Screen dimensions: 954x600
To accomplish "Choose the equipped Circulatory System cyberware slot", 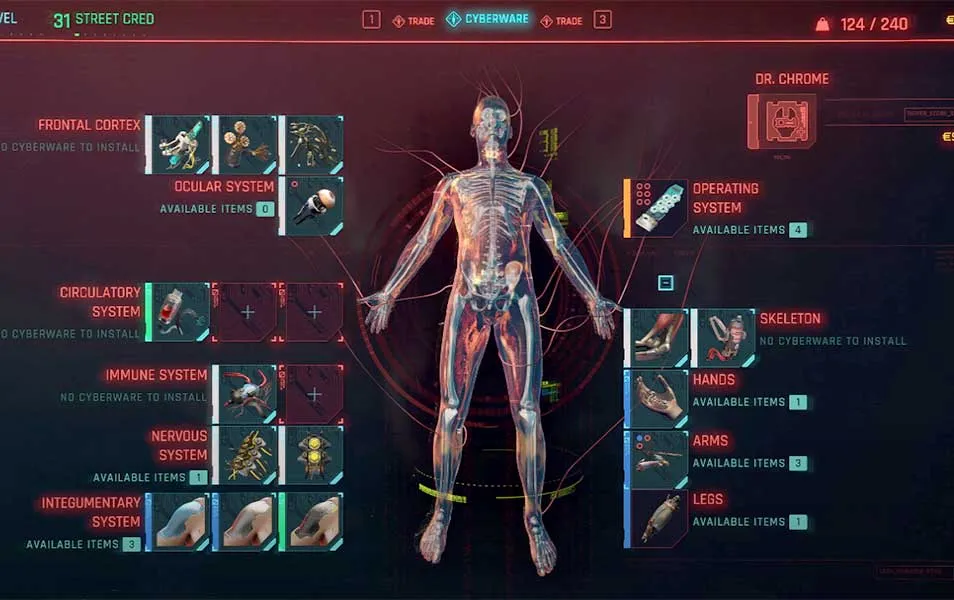I will coord(179,312).
